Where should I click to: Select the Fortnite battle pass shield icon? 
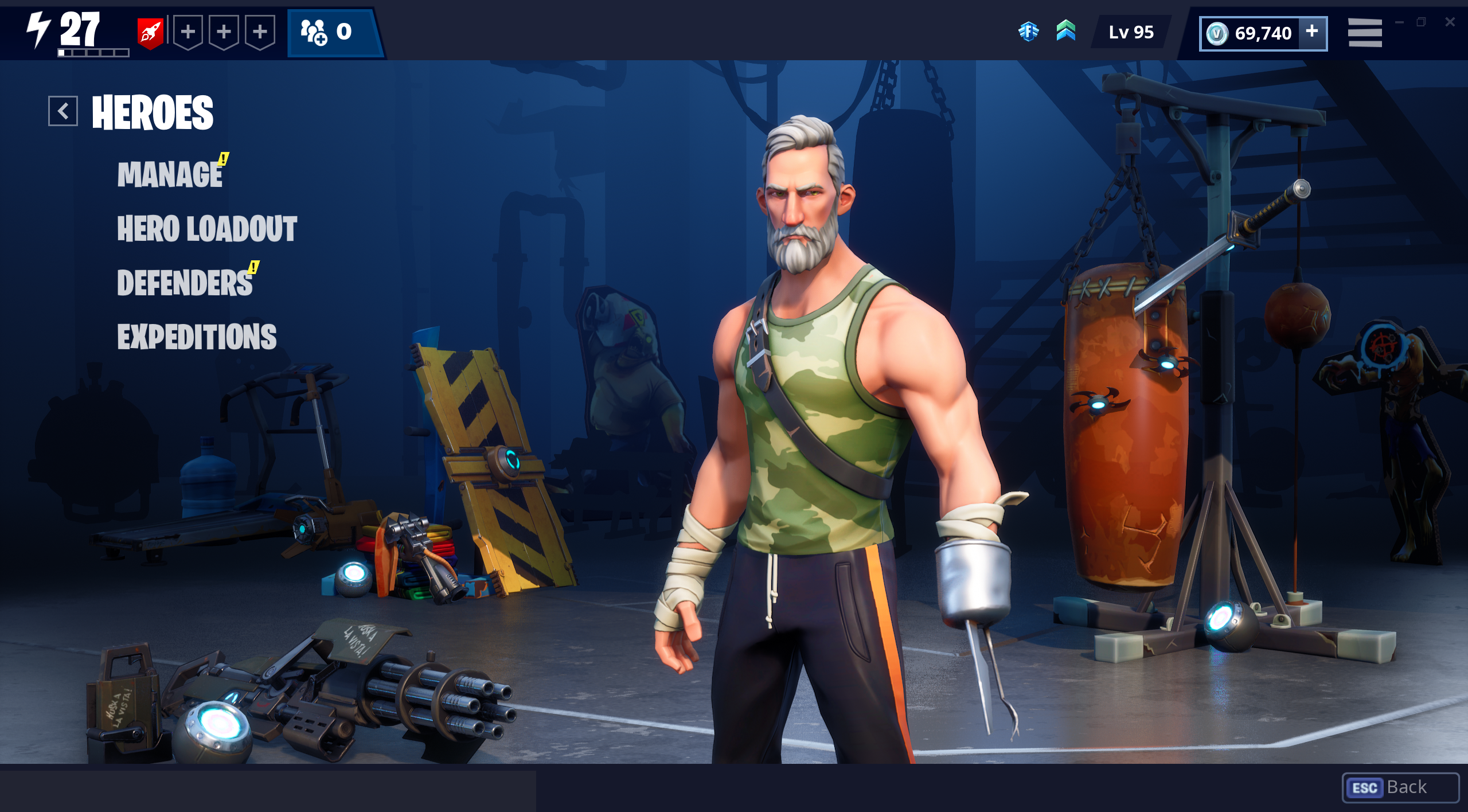click(x=1030, y=33)
